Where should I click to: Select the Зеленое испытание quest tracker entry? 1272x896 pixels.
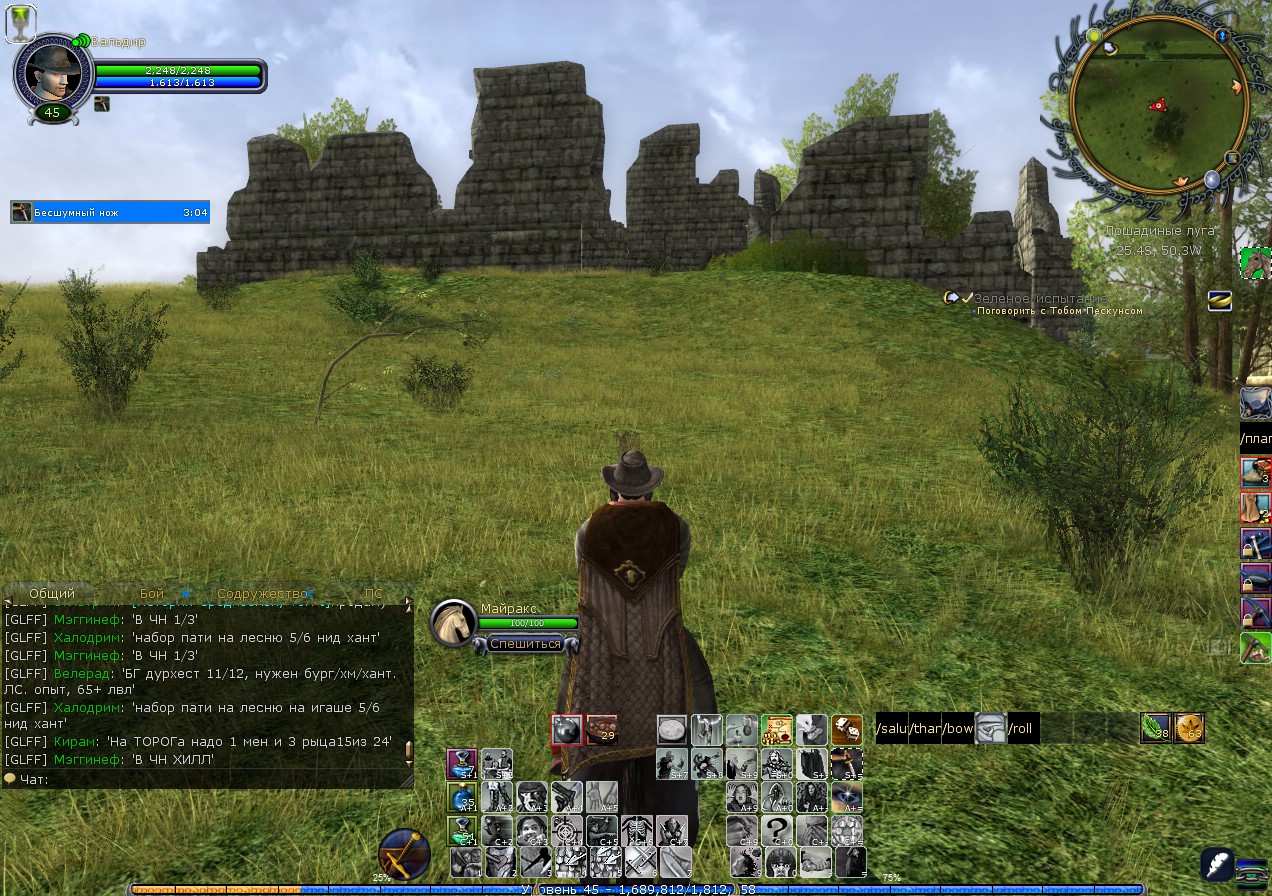(1040, 298)
